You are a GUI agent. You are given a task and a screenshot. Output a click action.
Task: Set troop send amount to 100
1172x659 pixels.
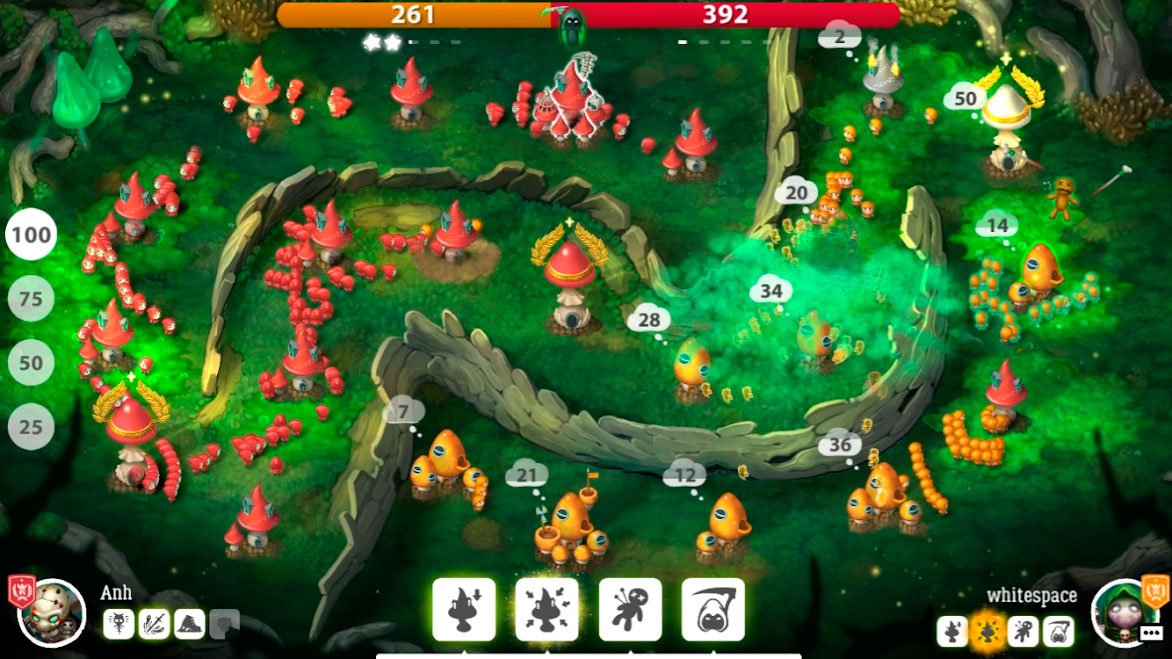pyautogui.click(x=31, y=236)
